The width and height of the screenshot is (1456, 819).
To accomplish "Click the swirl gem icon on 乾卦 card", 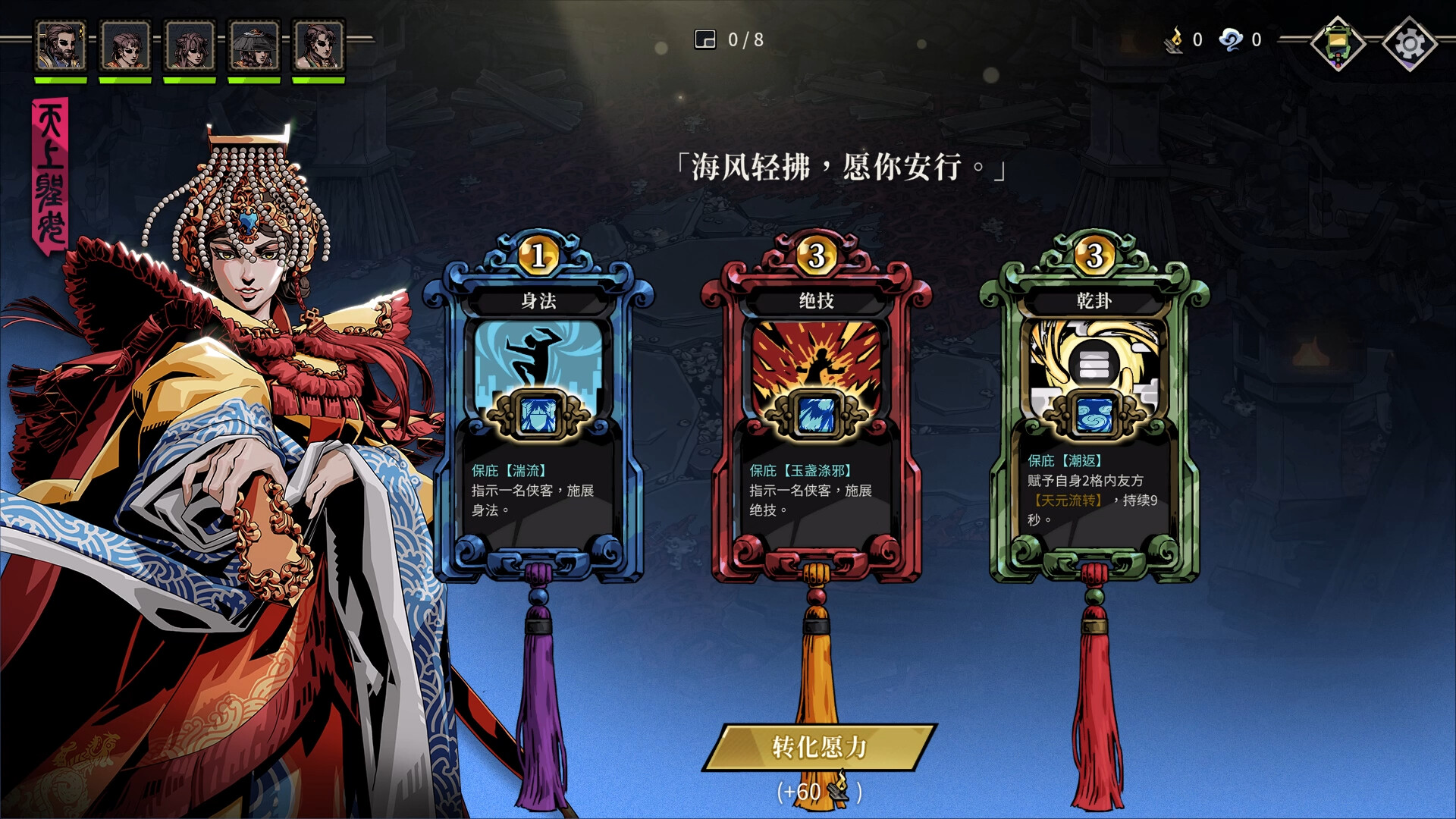I will pyautogui.click(x=1094, y=413).
